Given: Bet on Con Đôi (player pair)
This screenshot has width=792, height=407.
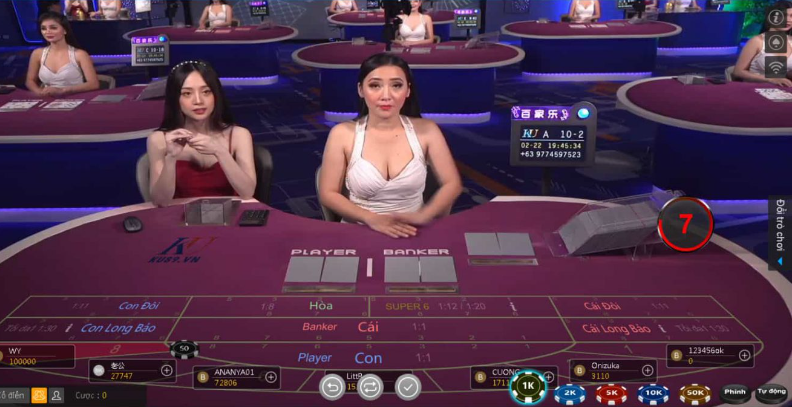Looking at the screenshot, I should click(x=140, y=306).
